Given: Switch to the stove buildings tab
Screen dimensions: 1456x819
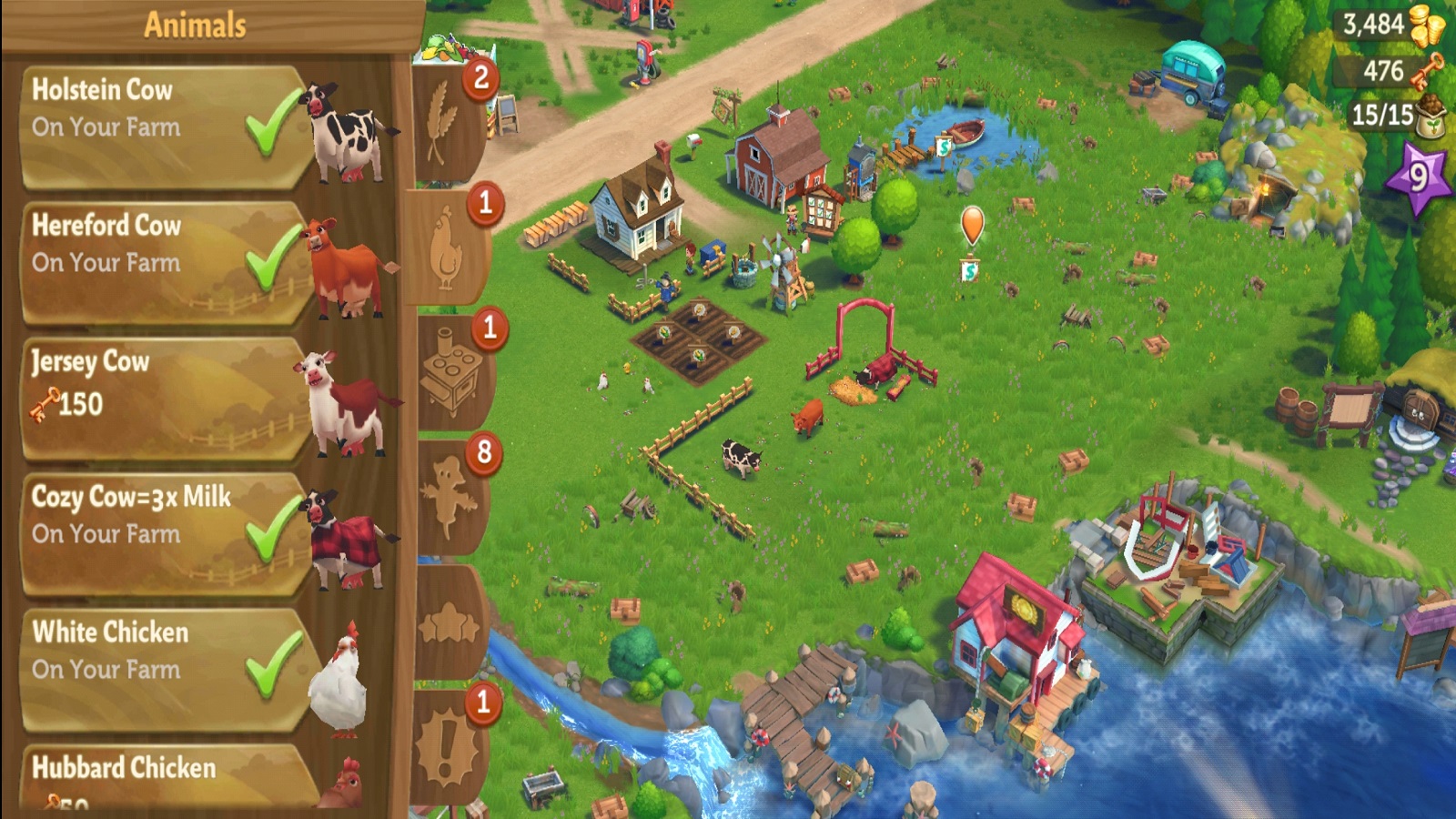Looking at the screenshot, I should click(x=450, y=373).
